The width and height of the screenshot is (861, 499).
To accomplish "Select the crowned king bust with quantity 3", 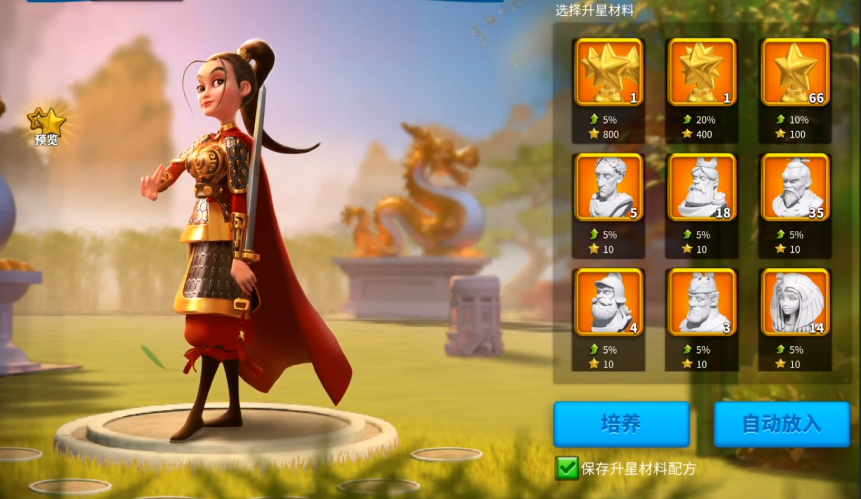I will coord(701,301).
